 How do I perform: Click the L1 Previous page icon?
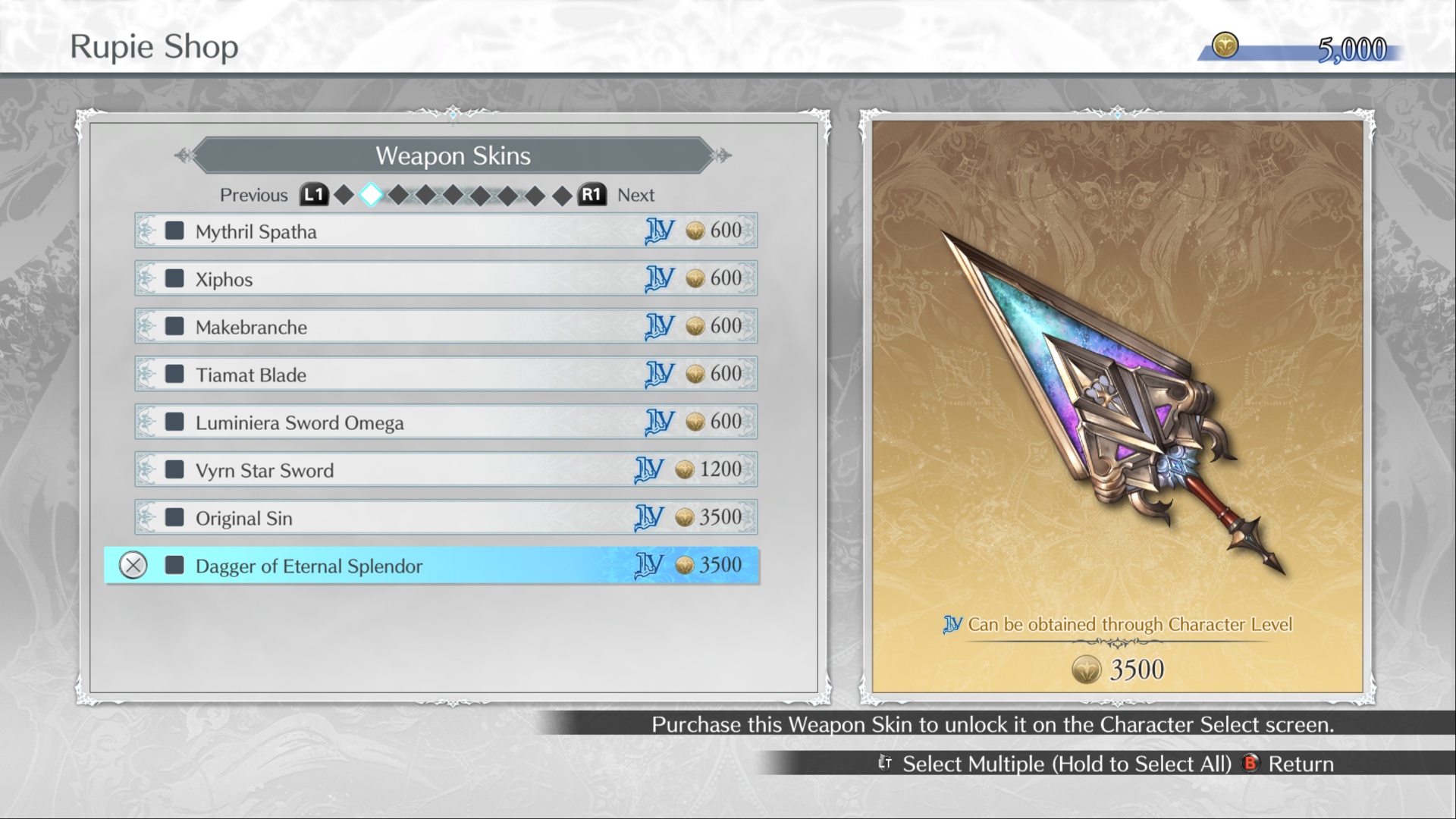pos(313,195)
